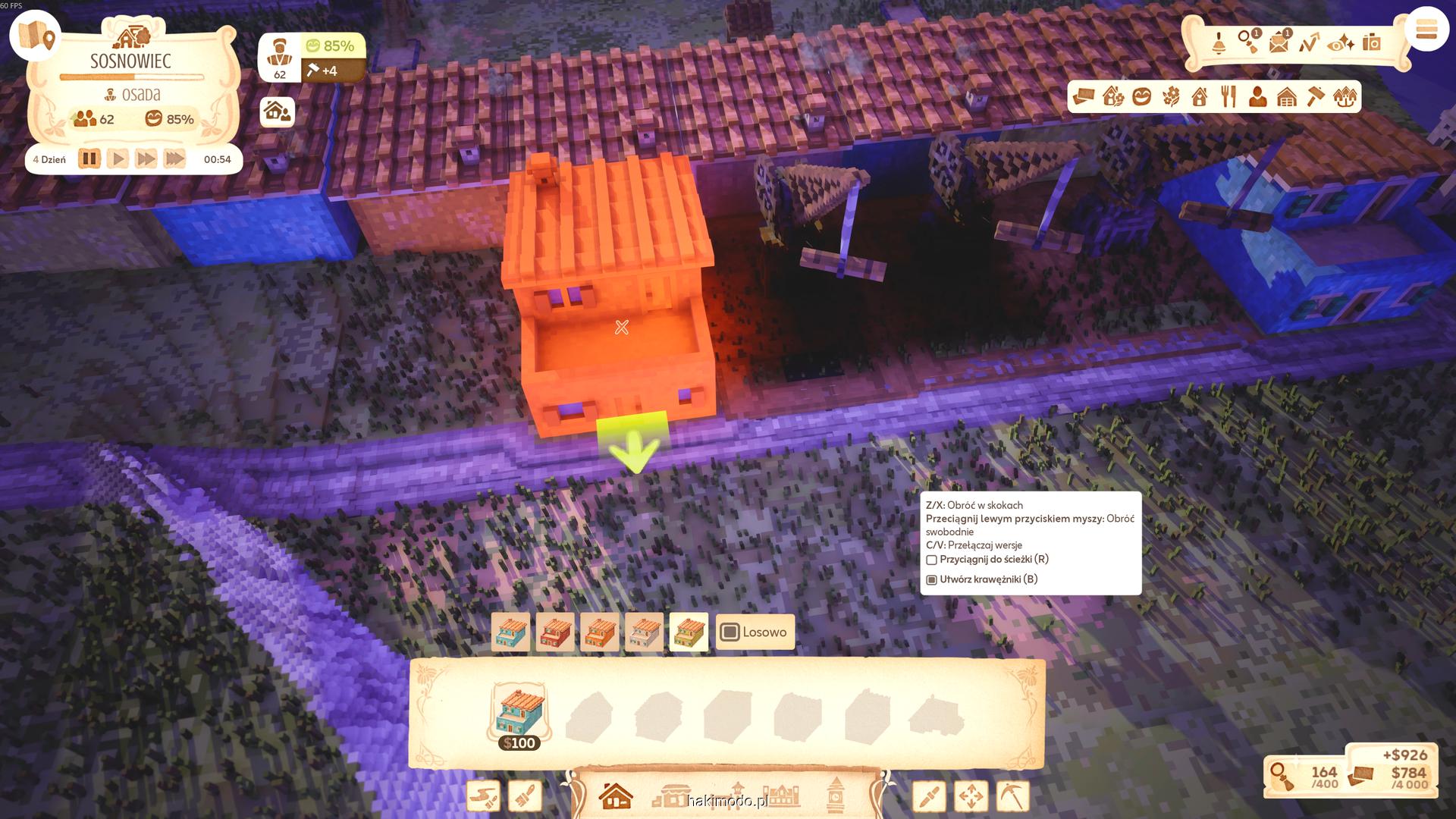Image resolution: width=1456 pixels, height=819 pixels.
Task: Open the bell notifications
Action: pyautogui.click(x=1219, y=43)
